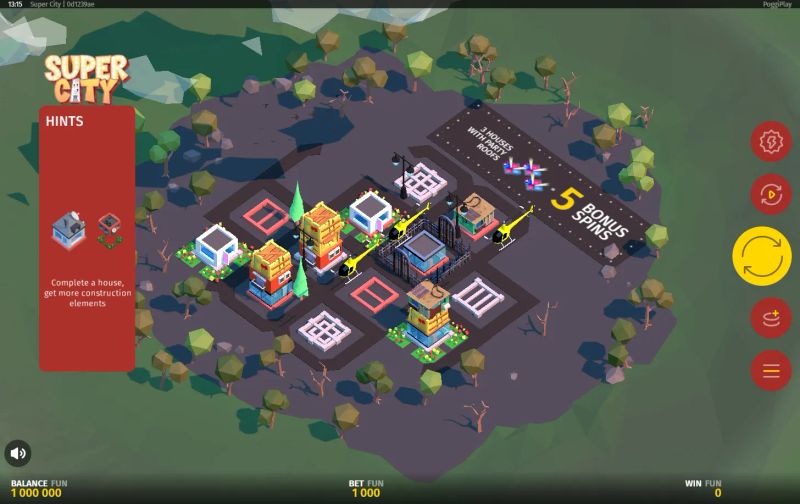The width and height of the screenshot is (800, 504).
Task: Click the red Hints panel
Action: 87,238
